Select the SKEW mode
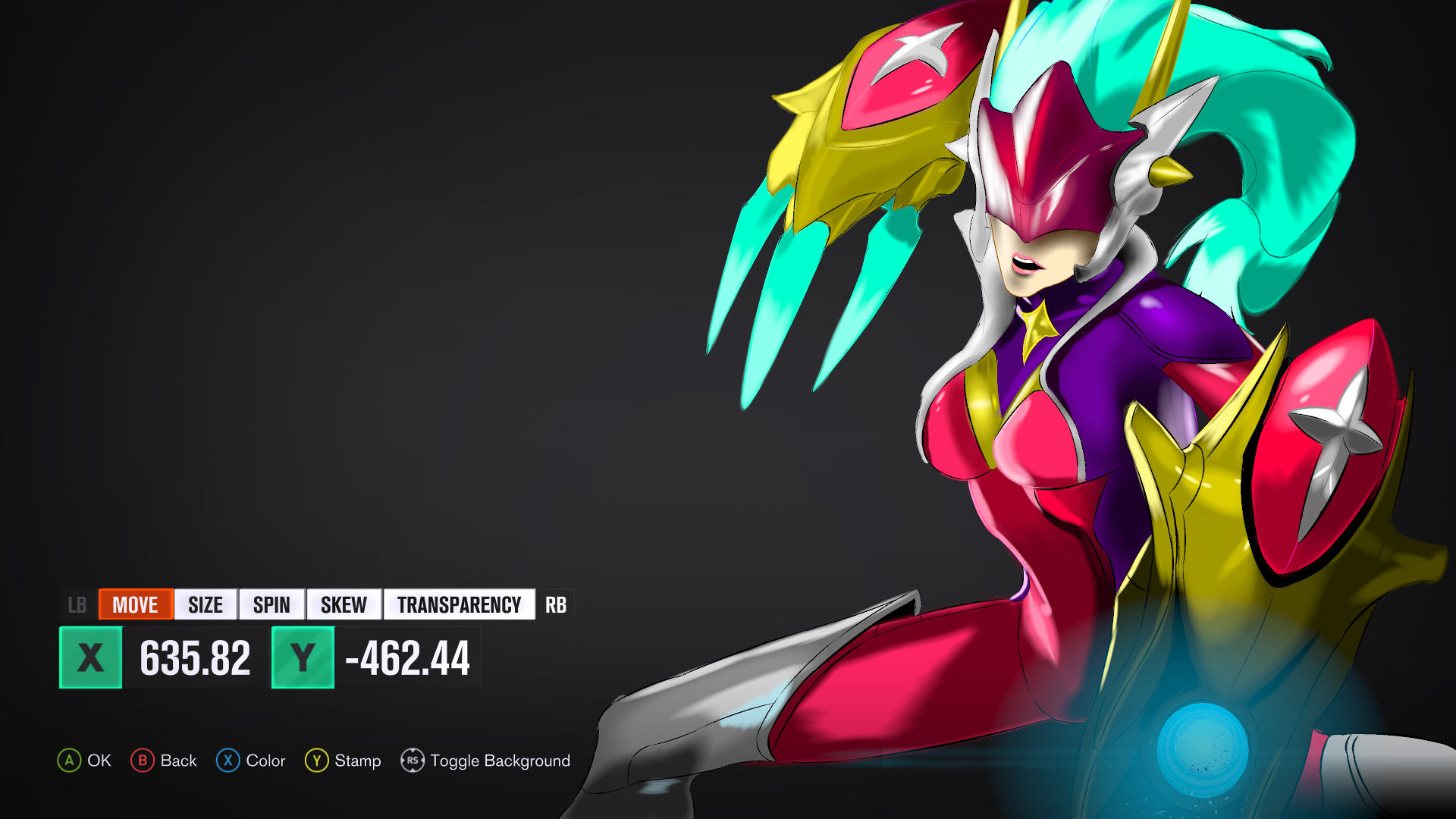 pos(343,604)
